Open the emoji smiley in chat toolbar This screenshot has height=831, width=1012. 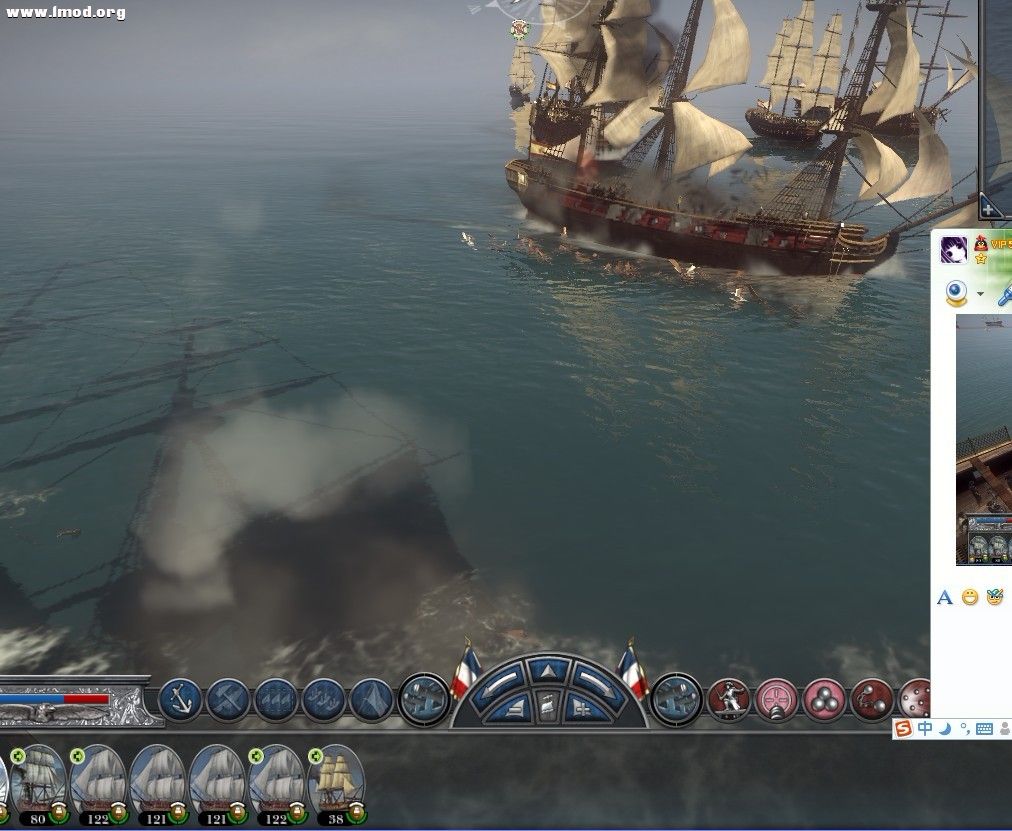tap(970, 597)
